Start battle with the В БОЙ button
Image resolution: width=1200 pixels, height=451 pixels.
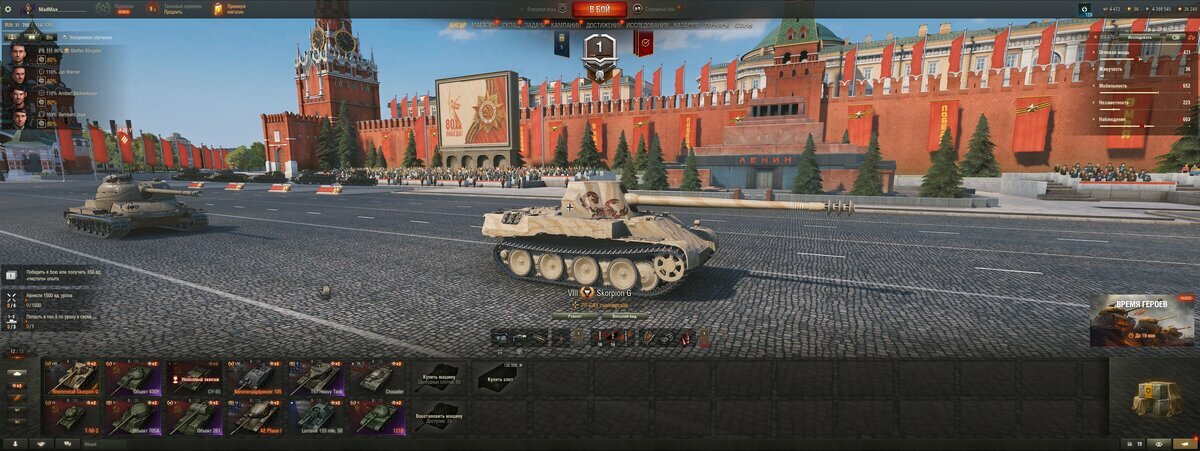599,9
